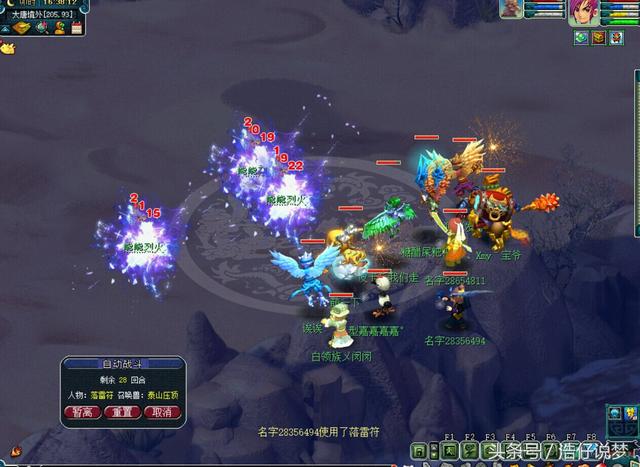
Task: Reset auto-battle with the 重置 button
Action: pyautogui.click(x=121, y=412)
